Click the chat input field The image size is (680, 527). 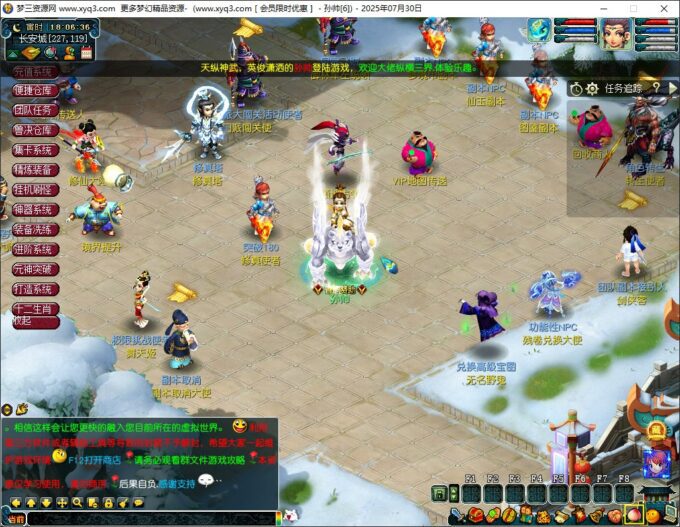coord(150,519)
